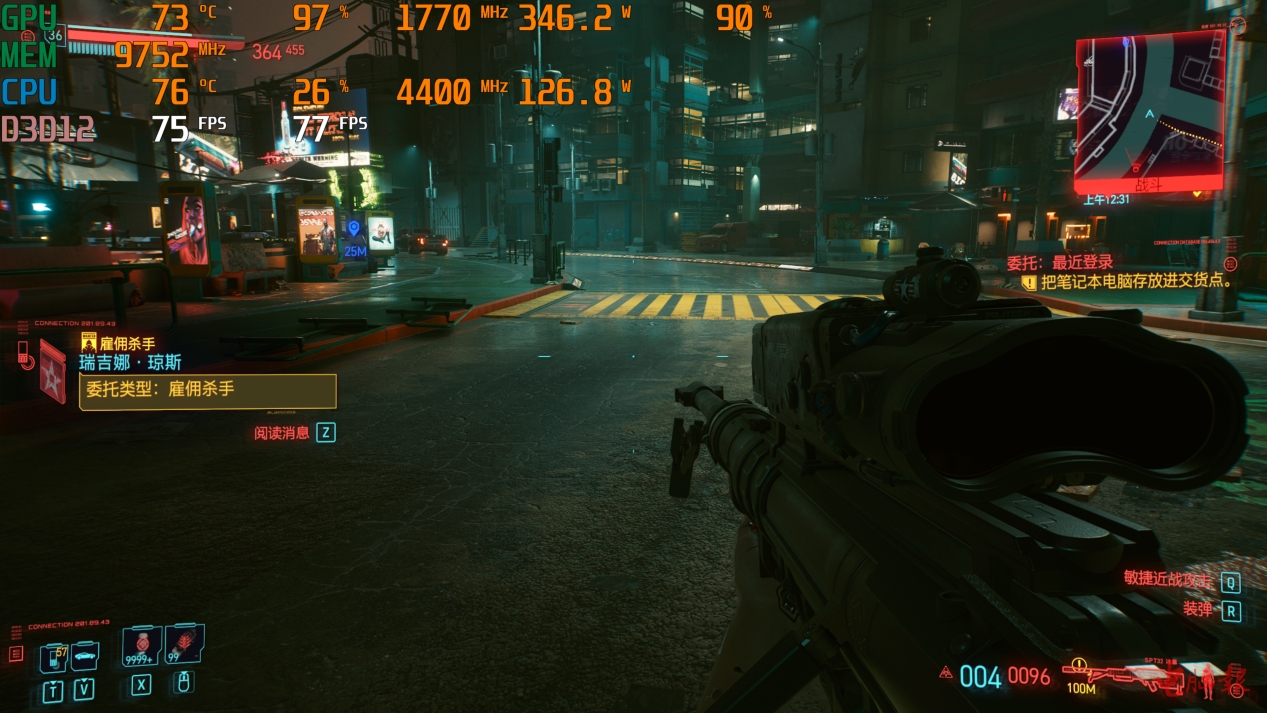Choose the inhaler consumable slot showing 99

183,645
